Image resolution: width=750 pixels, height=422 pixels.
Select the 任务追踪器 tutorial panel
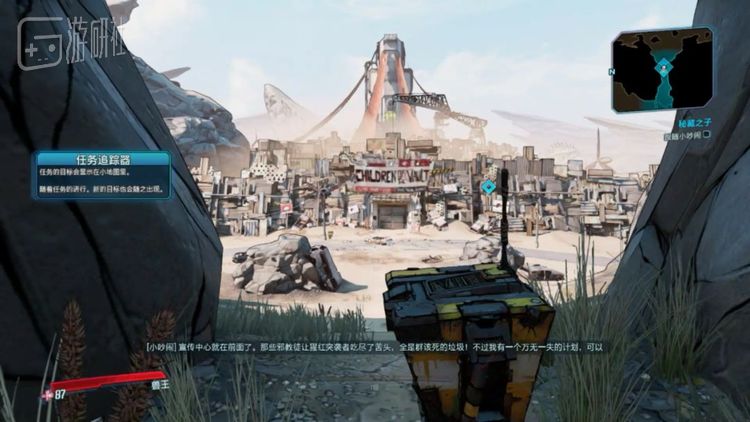point(100,175)
